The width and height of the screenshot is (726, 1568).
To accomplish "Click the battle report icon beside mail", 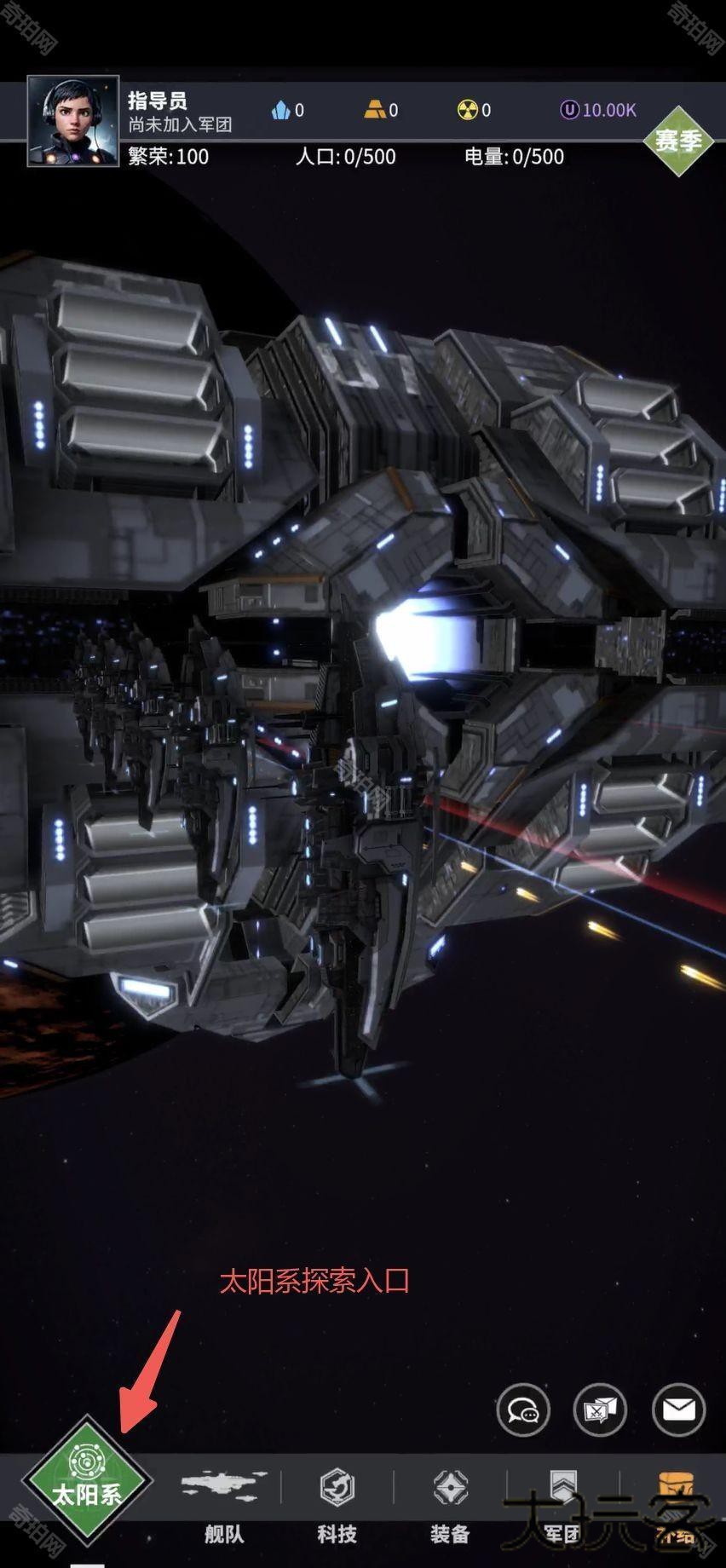I will [x=601, y=1410].
